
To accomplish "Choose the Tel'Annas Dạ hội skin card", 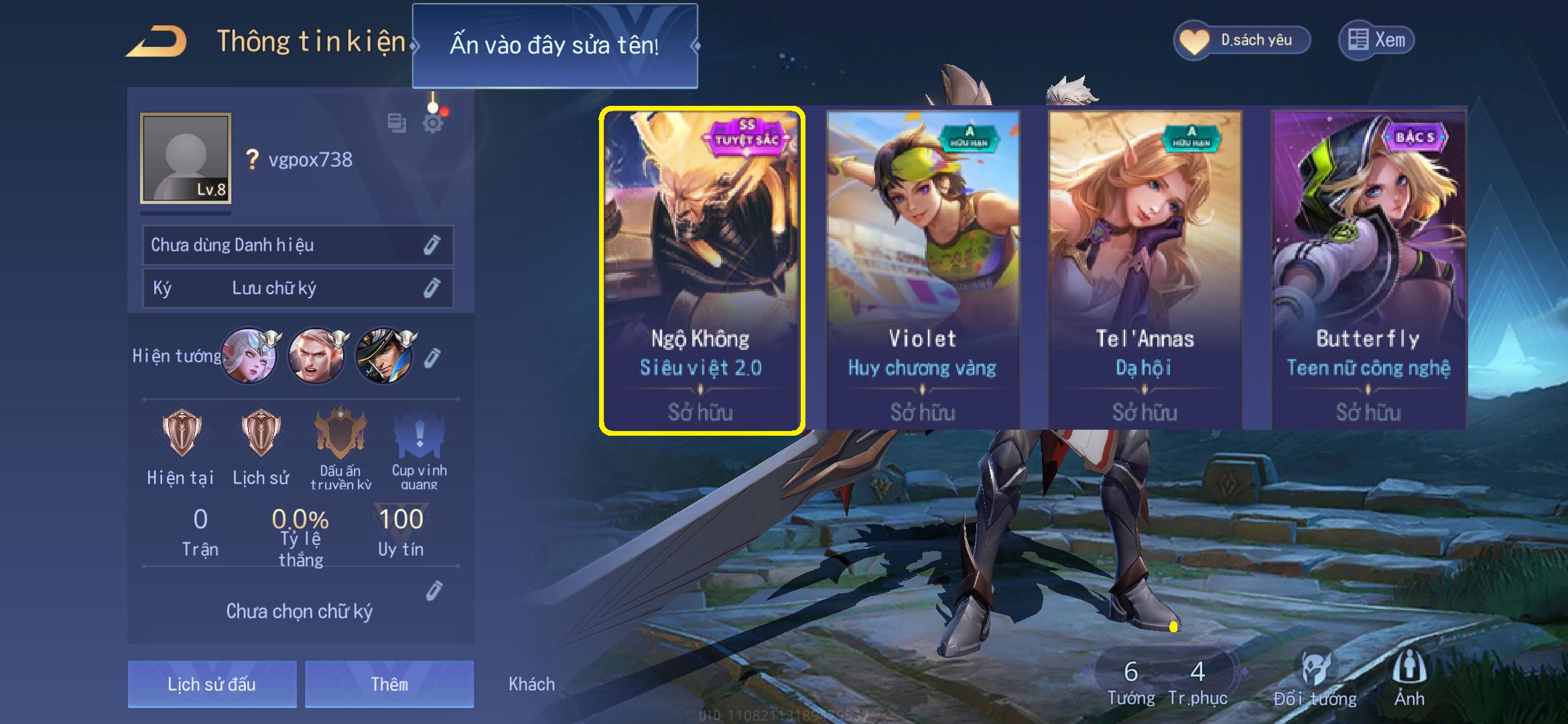I will pyautogui.click(x=1145, y=271).
